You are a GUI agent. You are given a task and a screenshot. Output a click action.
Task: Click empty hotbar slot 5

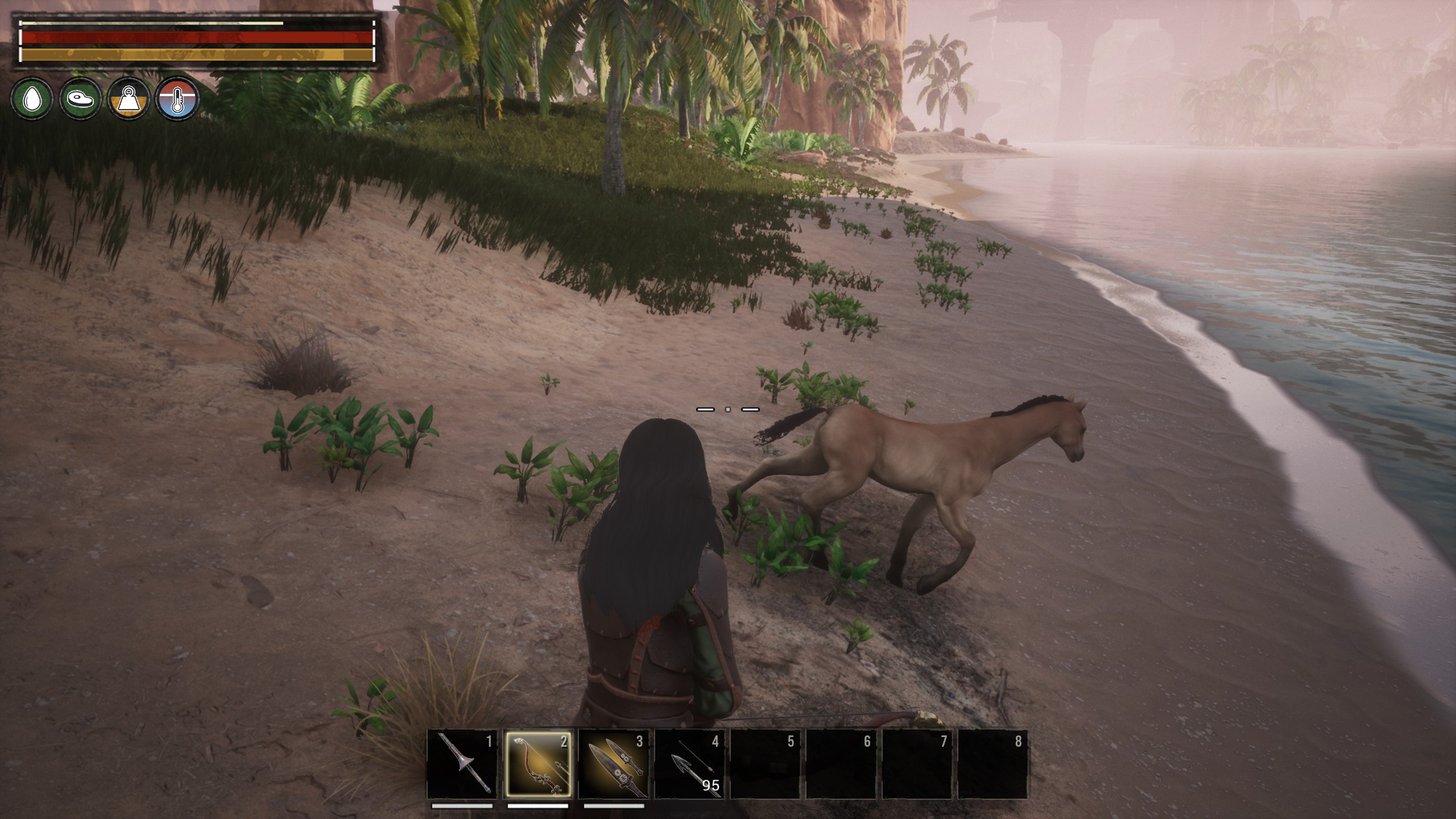765,764
